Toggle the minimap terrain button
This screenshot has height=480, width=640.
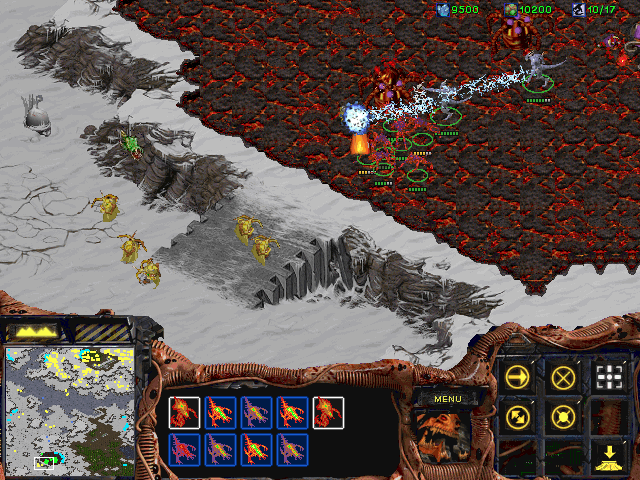point(35,329)
